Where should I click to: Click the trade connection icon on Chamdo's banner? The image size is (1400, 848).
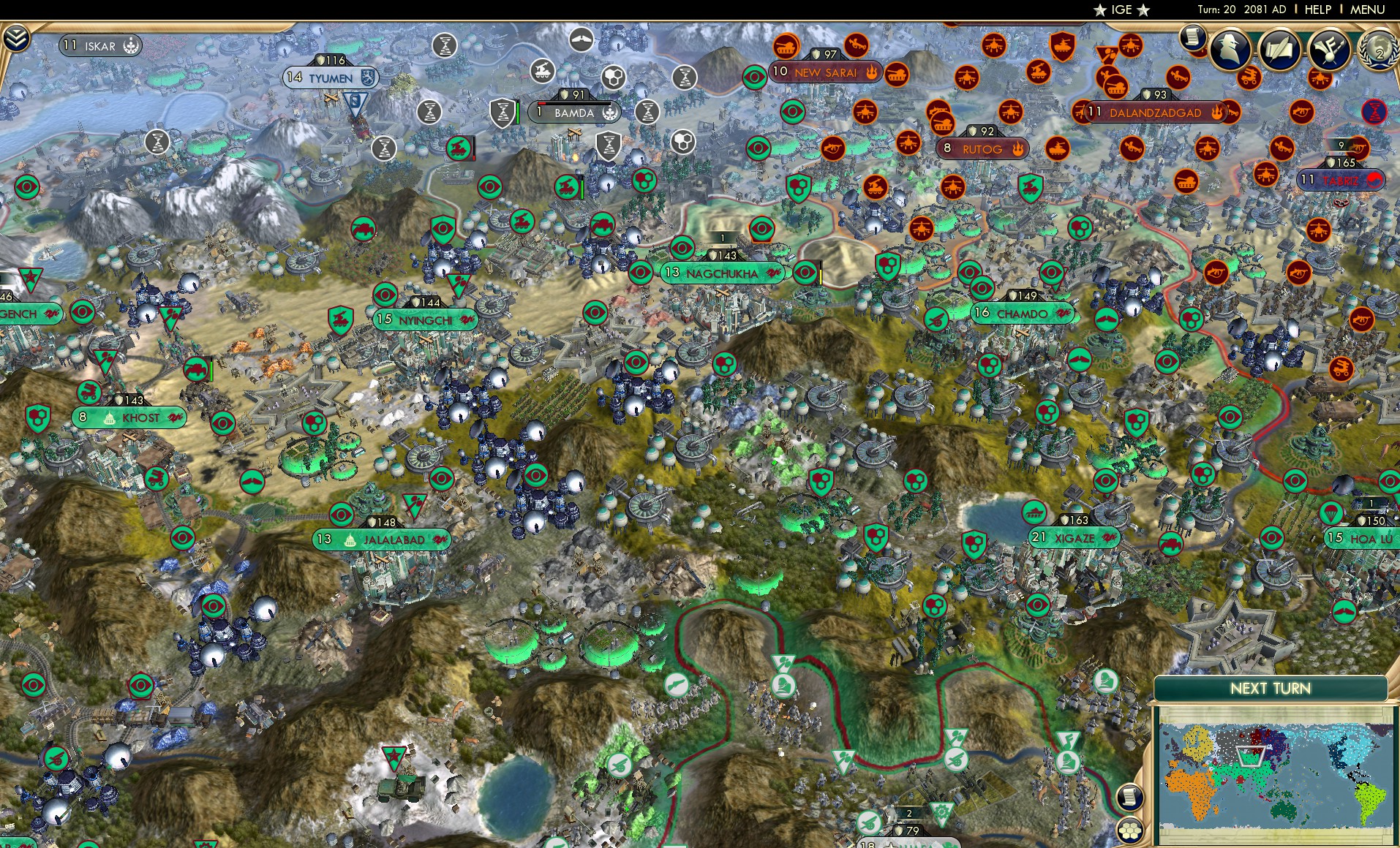1064,314
